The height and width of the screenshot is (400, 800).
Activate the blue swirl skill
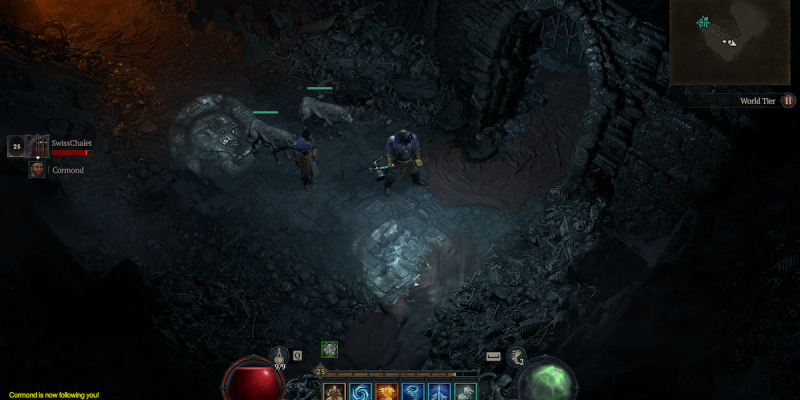click(x=360, y=391)
